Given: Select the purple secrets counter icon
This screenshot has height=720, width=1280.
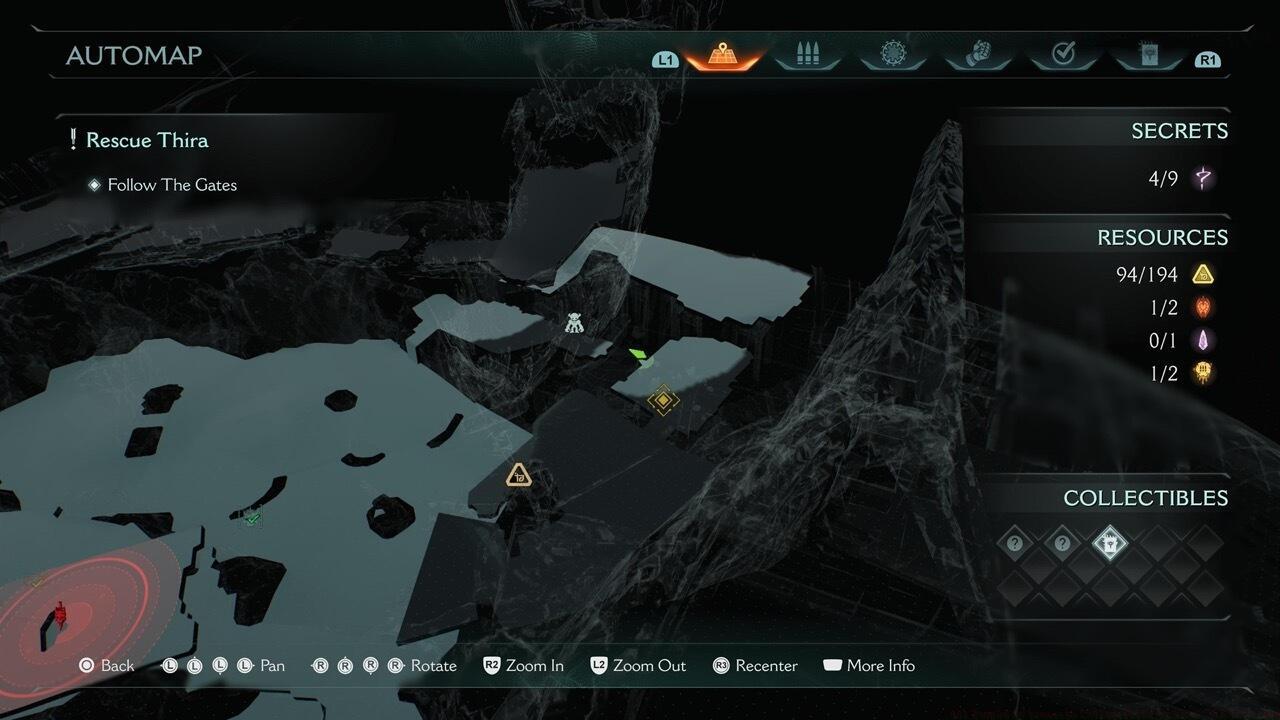Looking at the screenshot, I should (1203, 179).
